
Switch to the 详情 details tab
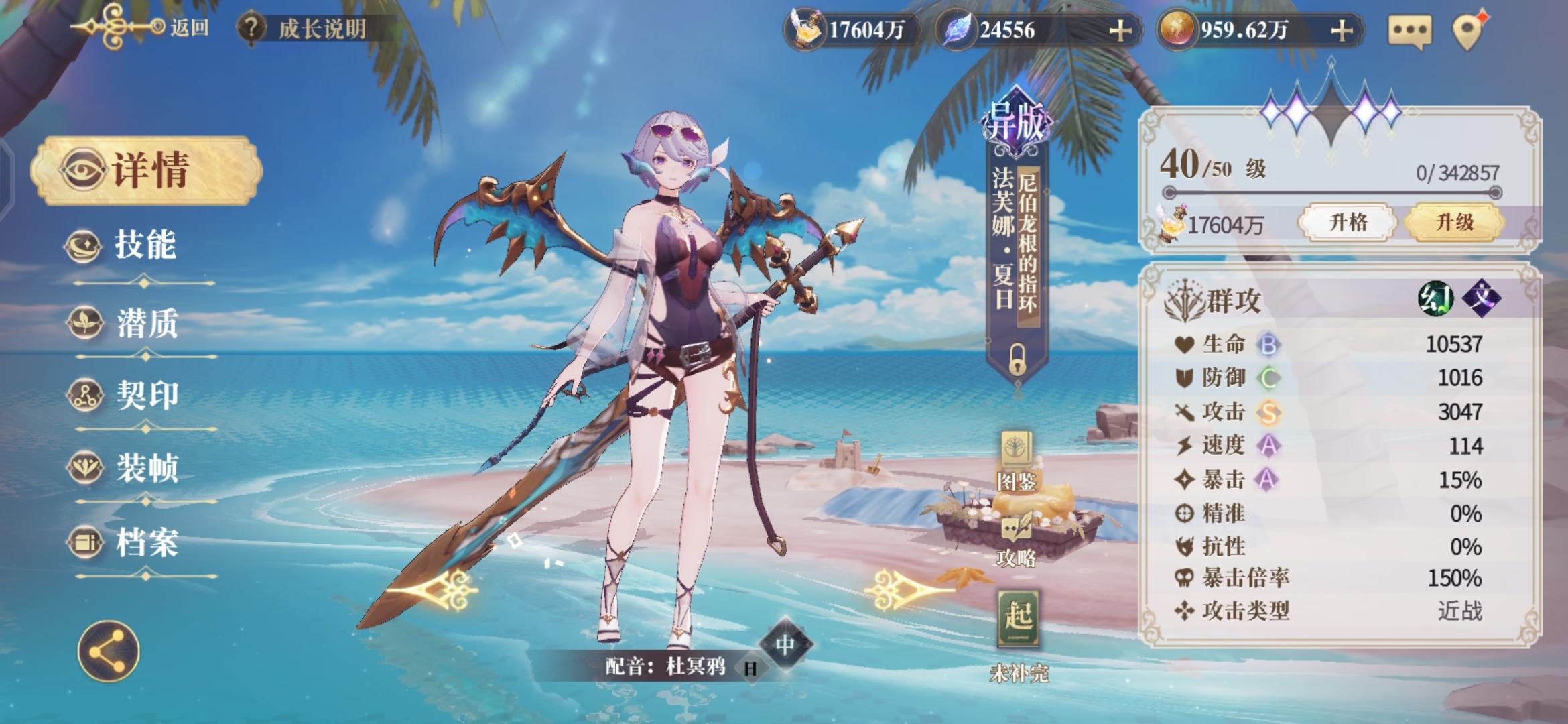pyautogui.click(x=146, y=170)
